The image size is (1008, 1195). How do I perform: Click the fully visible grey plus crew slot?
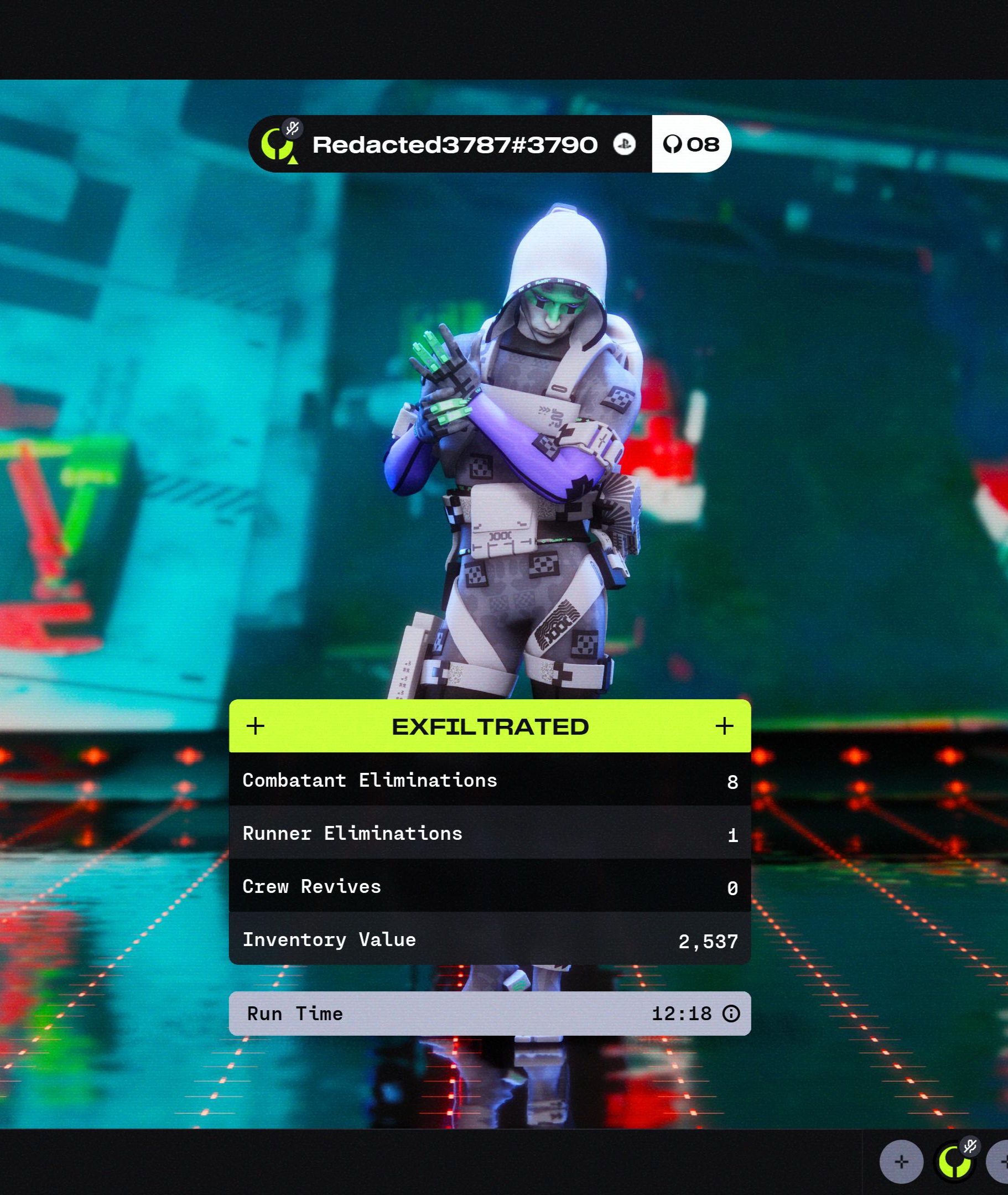click(901, 1162)
